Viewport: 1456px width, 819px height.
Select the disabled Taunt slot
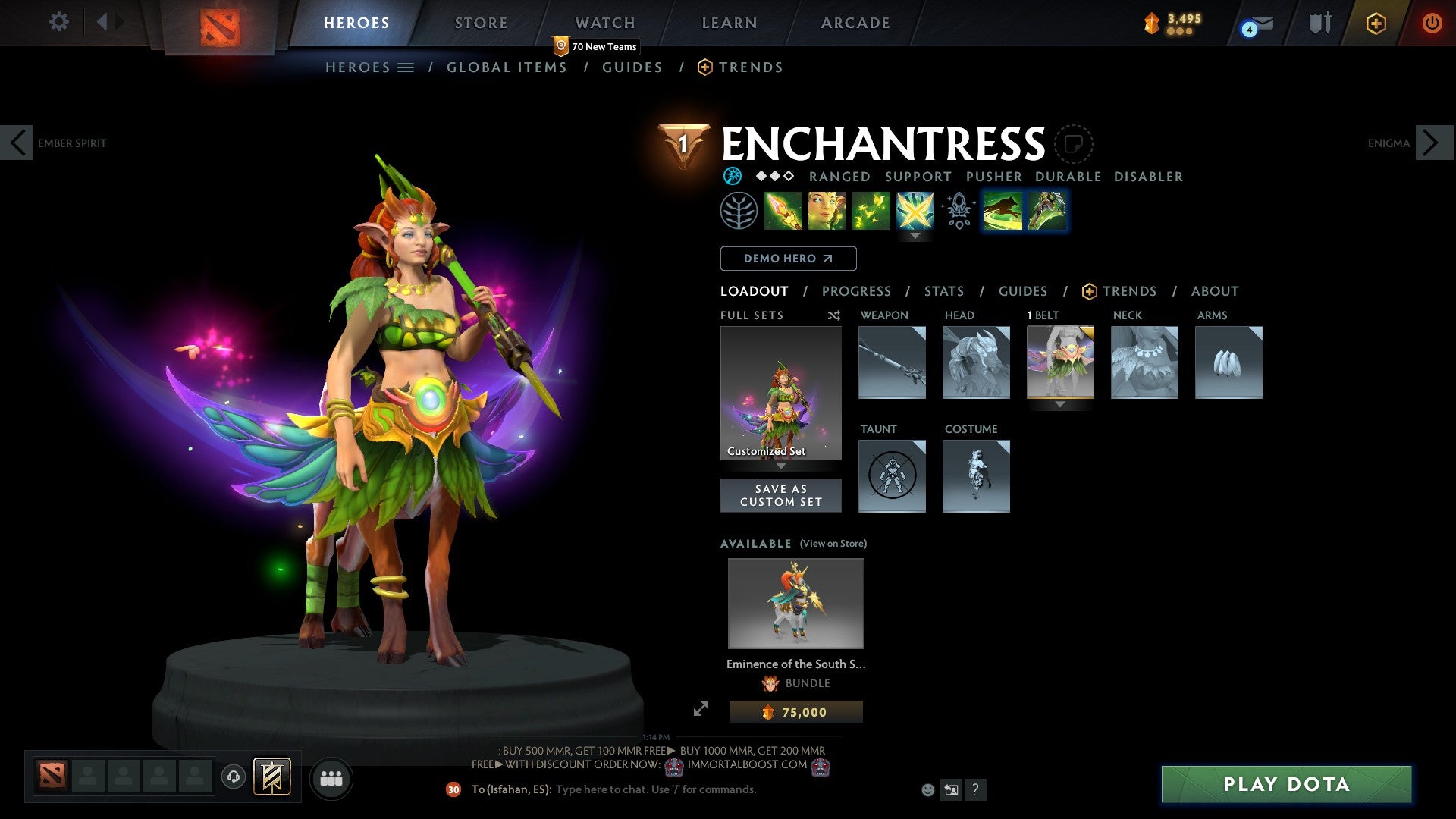pyautogui.click(x=892, y=476)
